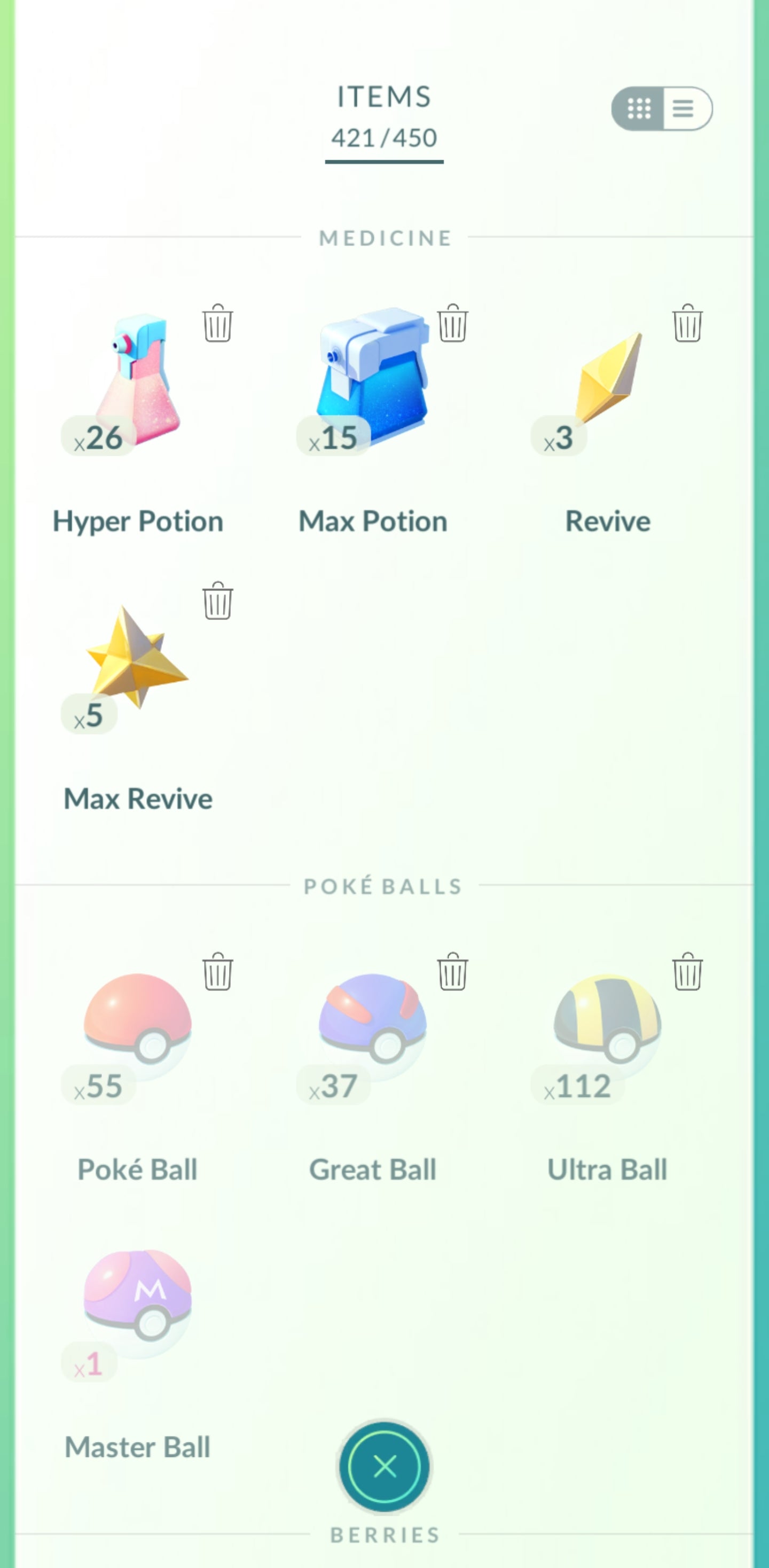
Task: Tap the Poké Ball icon
Action: [137, 1029]
